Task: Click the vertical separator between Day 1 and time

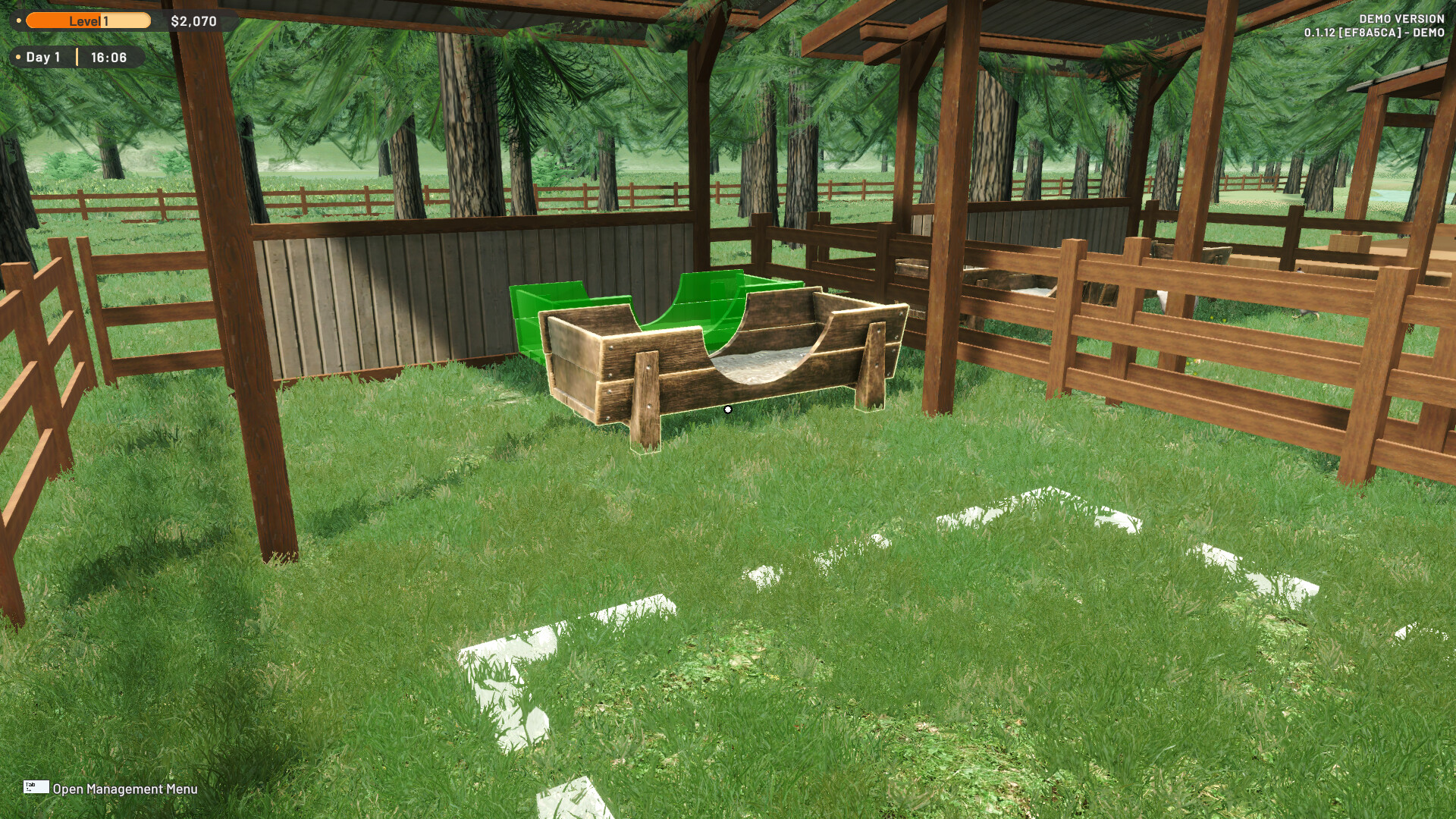Action: [x=78, y=56]
